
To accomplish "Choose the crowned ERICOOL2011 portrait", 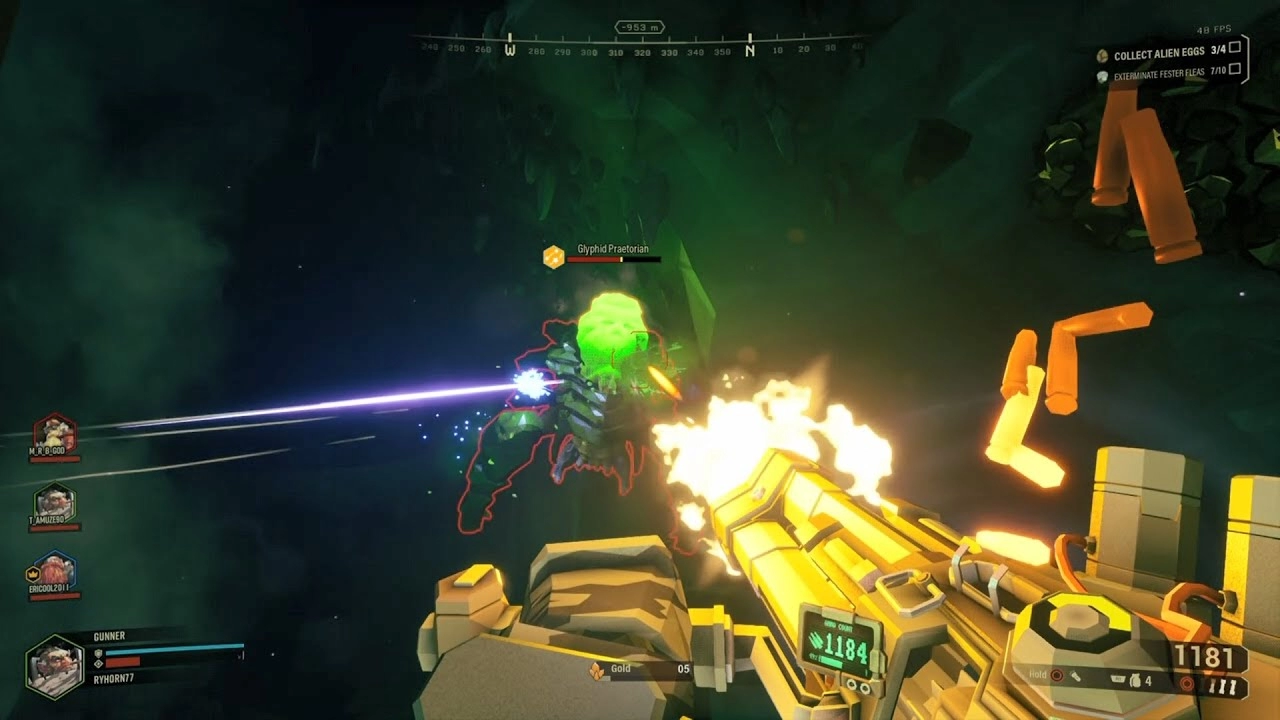I will 54,571.
